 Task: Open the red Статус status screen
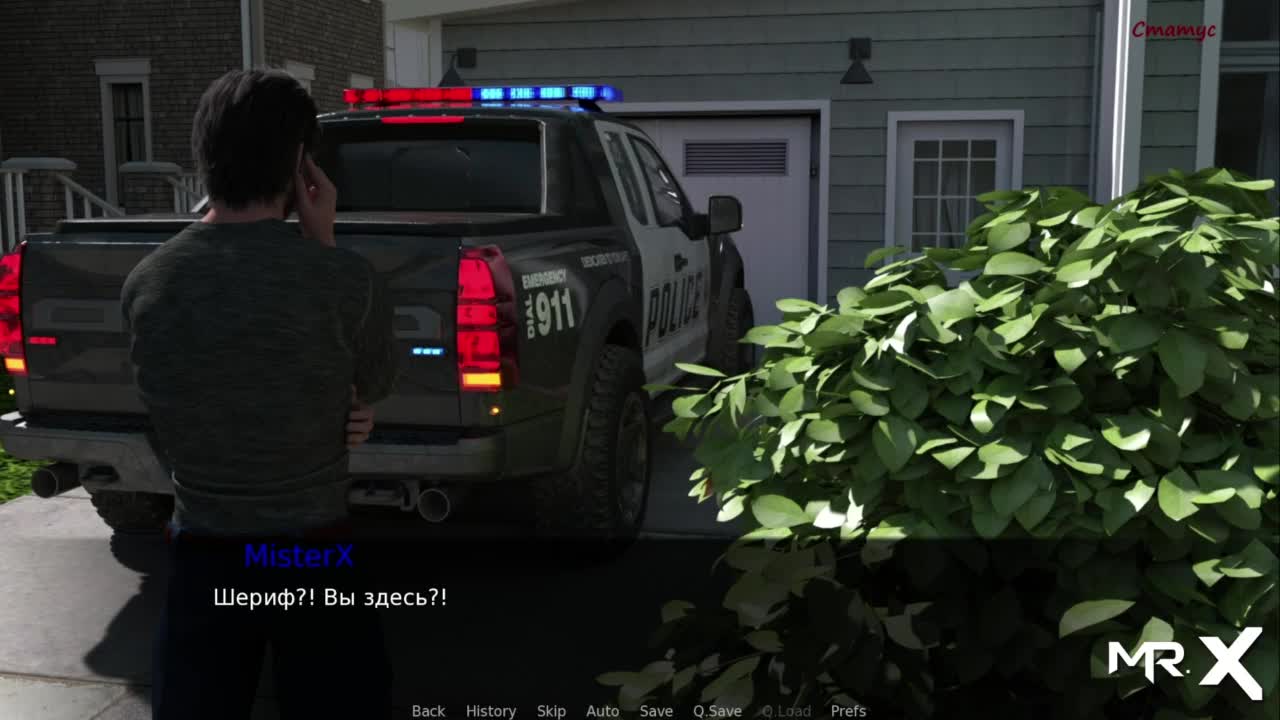1173,30
